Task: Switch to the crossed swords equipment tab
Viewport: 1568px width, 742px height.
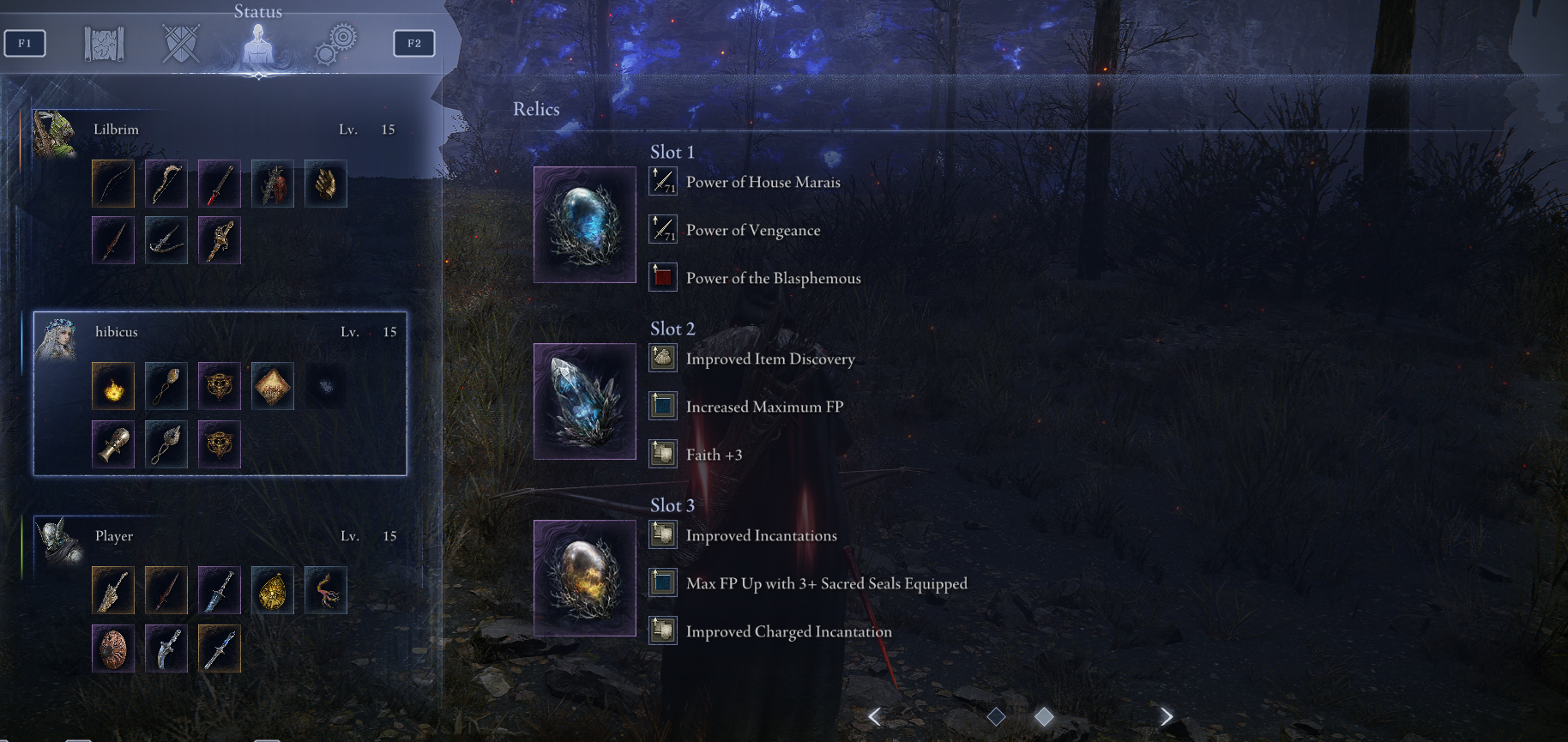Action: point(181,44)
